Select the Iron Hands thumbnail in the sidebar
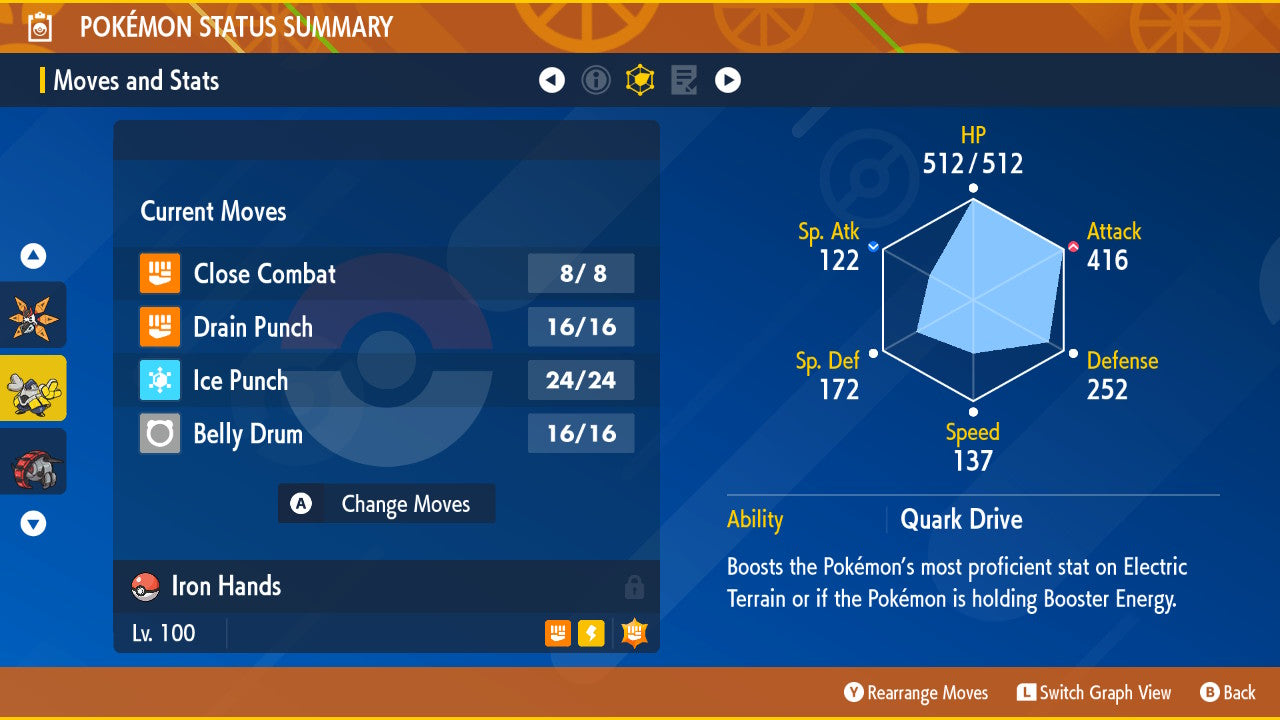The width and height of the screenshot is (1280, 720). 33,388
